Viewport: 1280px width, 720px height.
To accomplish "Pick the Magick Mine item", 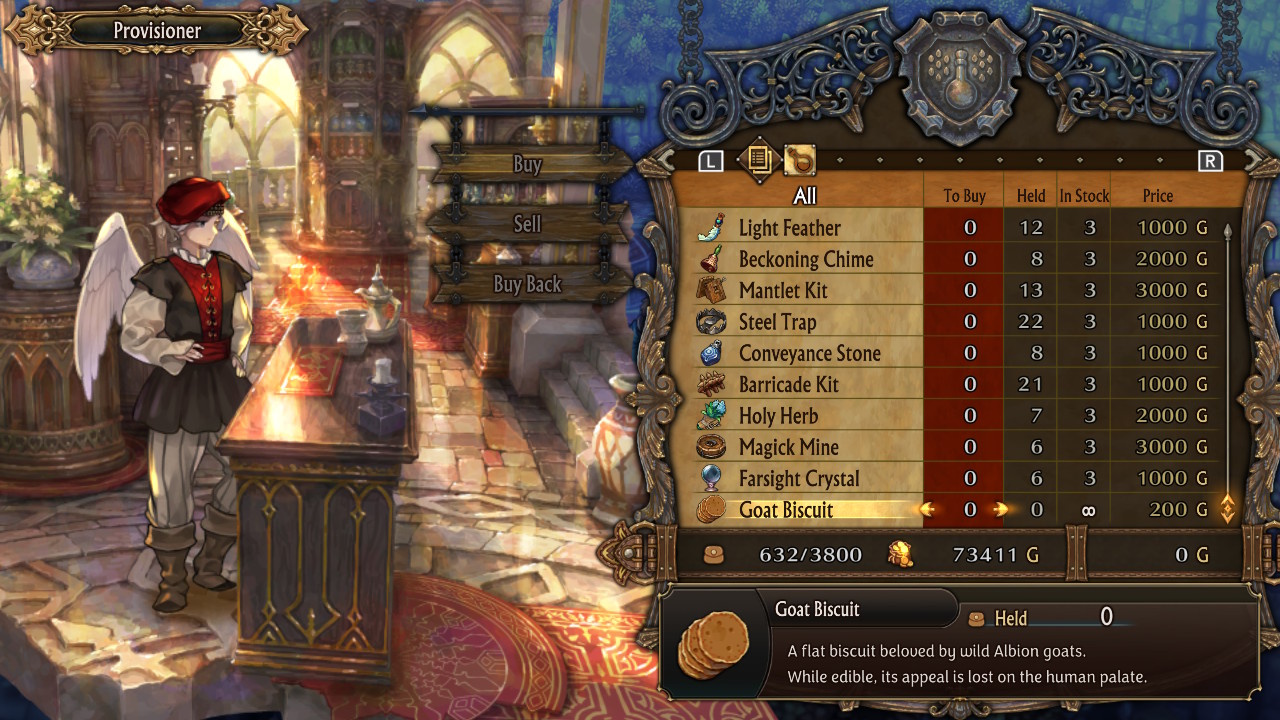I will tap(788, 447).
